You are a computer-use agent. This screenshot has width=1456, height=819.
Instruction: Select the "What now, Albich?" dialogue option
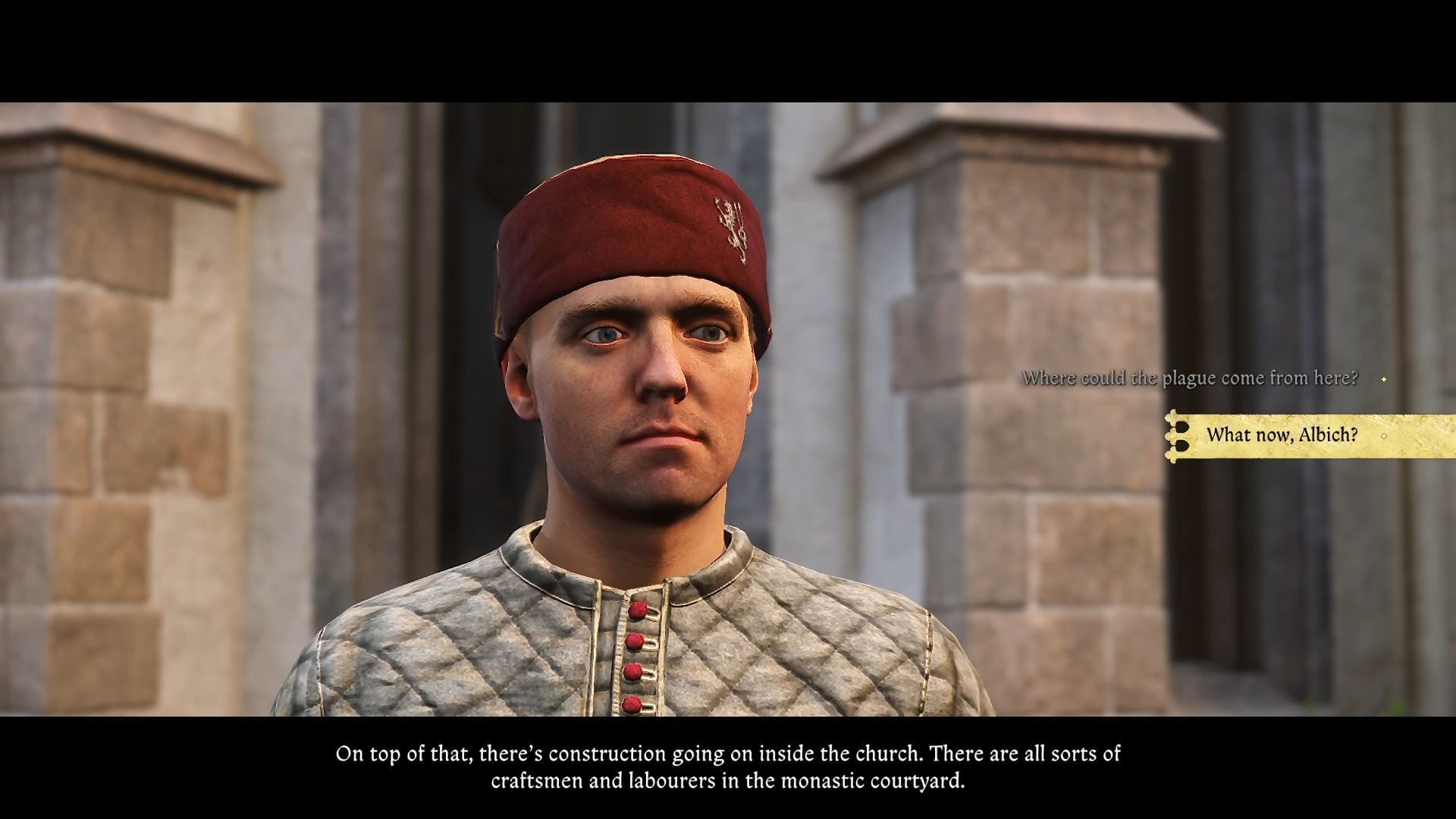[x=1283, y=436]
